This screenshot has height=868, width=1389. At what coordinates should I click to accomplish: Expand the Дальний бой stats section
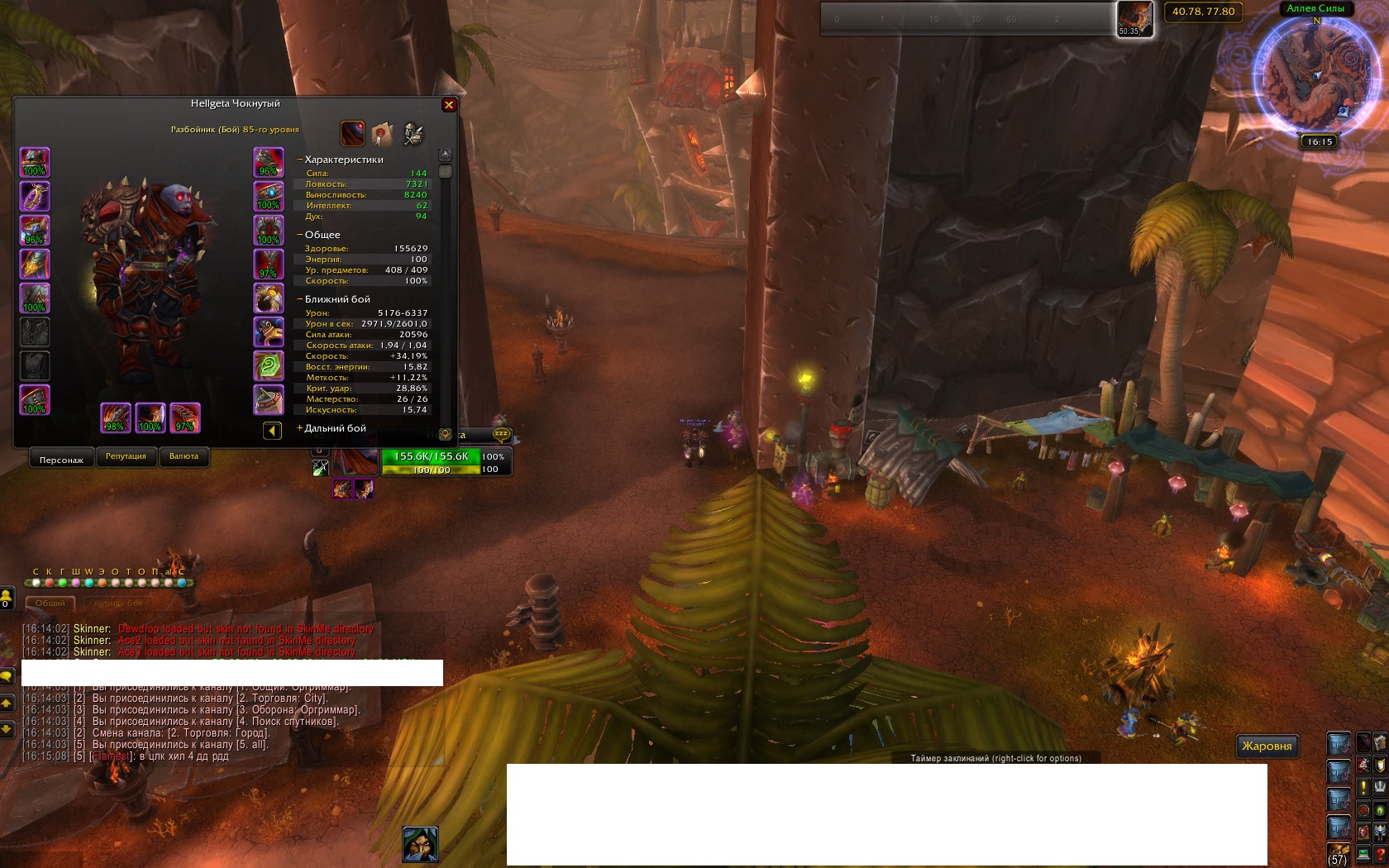[x=299, y=428]
